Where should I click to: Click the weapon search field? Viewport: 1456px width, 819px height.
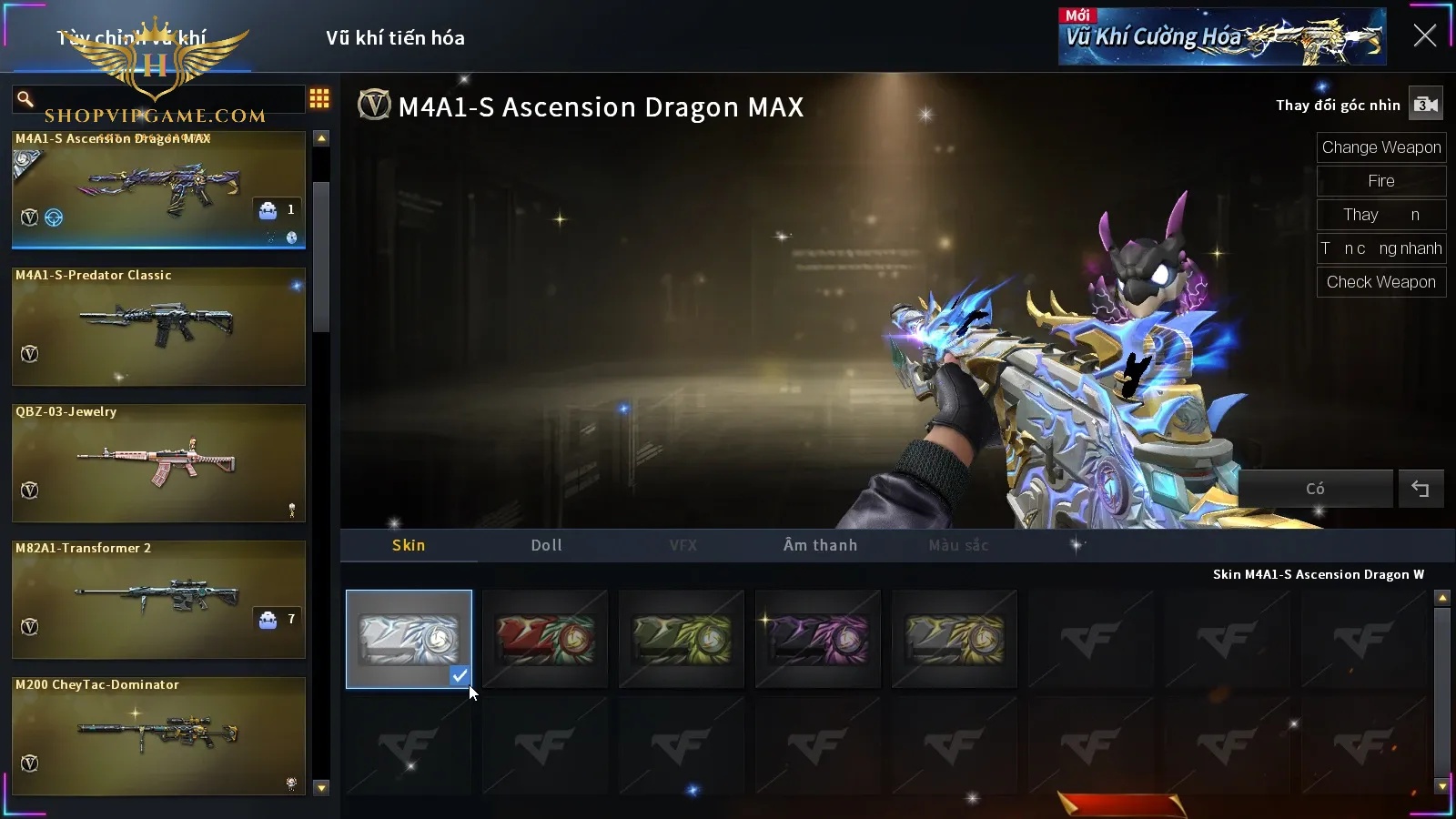pyautogui.click(x=164, y=98)
